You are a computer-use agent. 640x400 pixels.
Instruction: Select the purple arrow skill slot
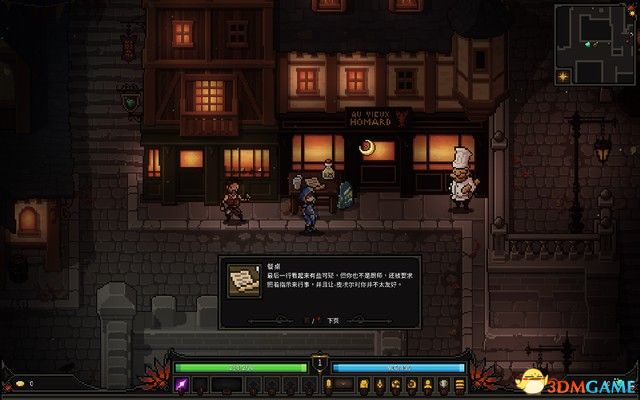click(183, 385)
